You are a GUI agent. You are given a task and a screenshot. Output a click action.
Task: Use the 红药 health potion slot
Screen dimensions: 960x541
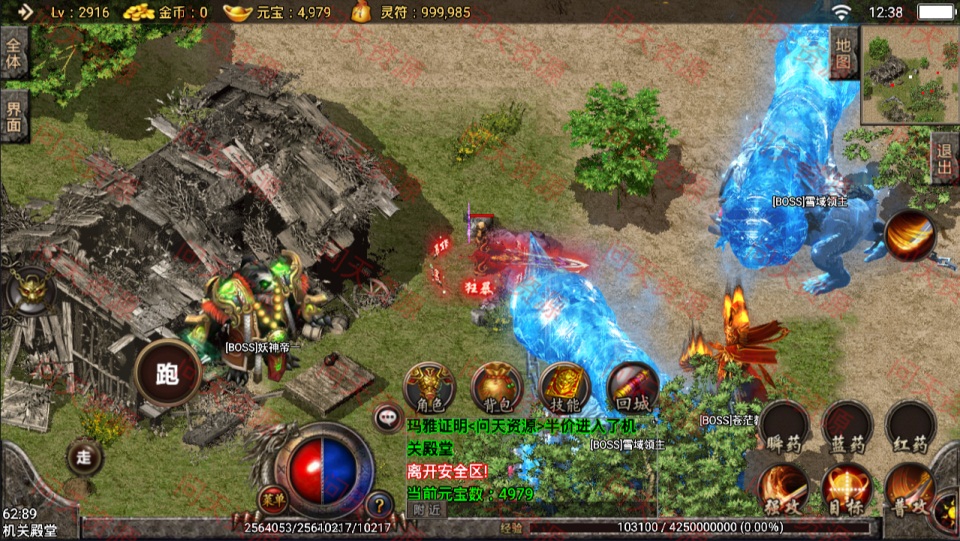click(x=910, y=427)
